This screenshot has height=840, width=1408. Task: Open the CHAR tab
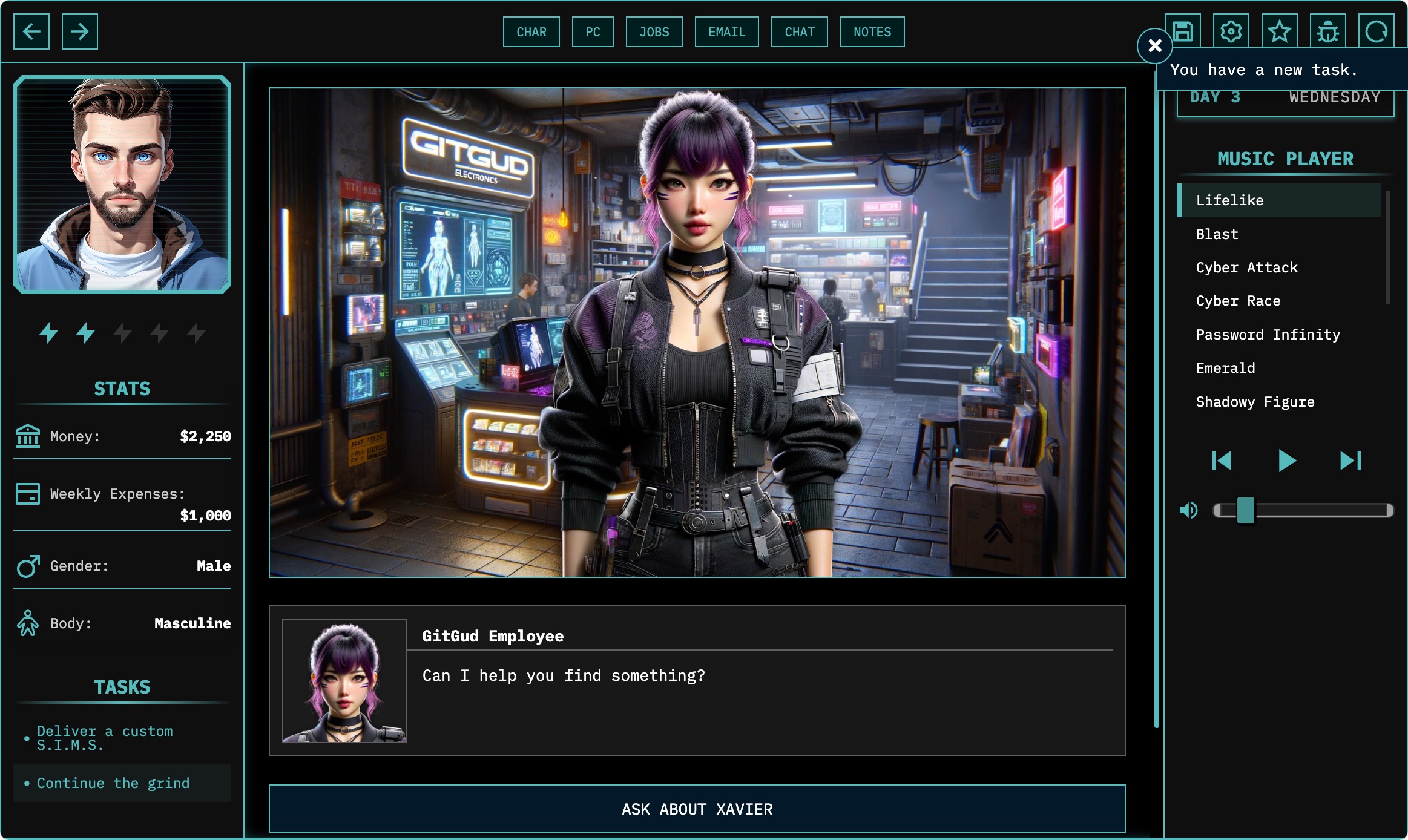click(531, 32)
